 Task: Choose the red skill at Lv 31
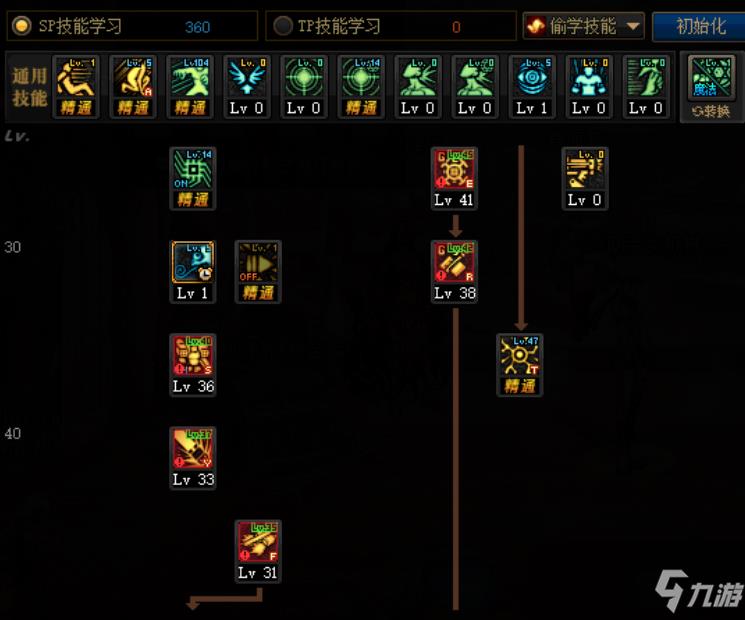(x=258, y=542)
